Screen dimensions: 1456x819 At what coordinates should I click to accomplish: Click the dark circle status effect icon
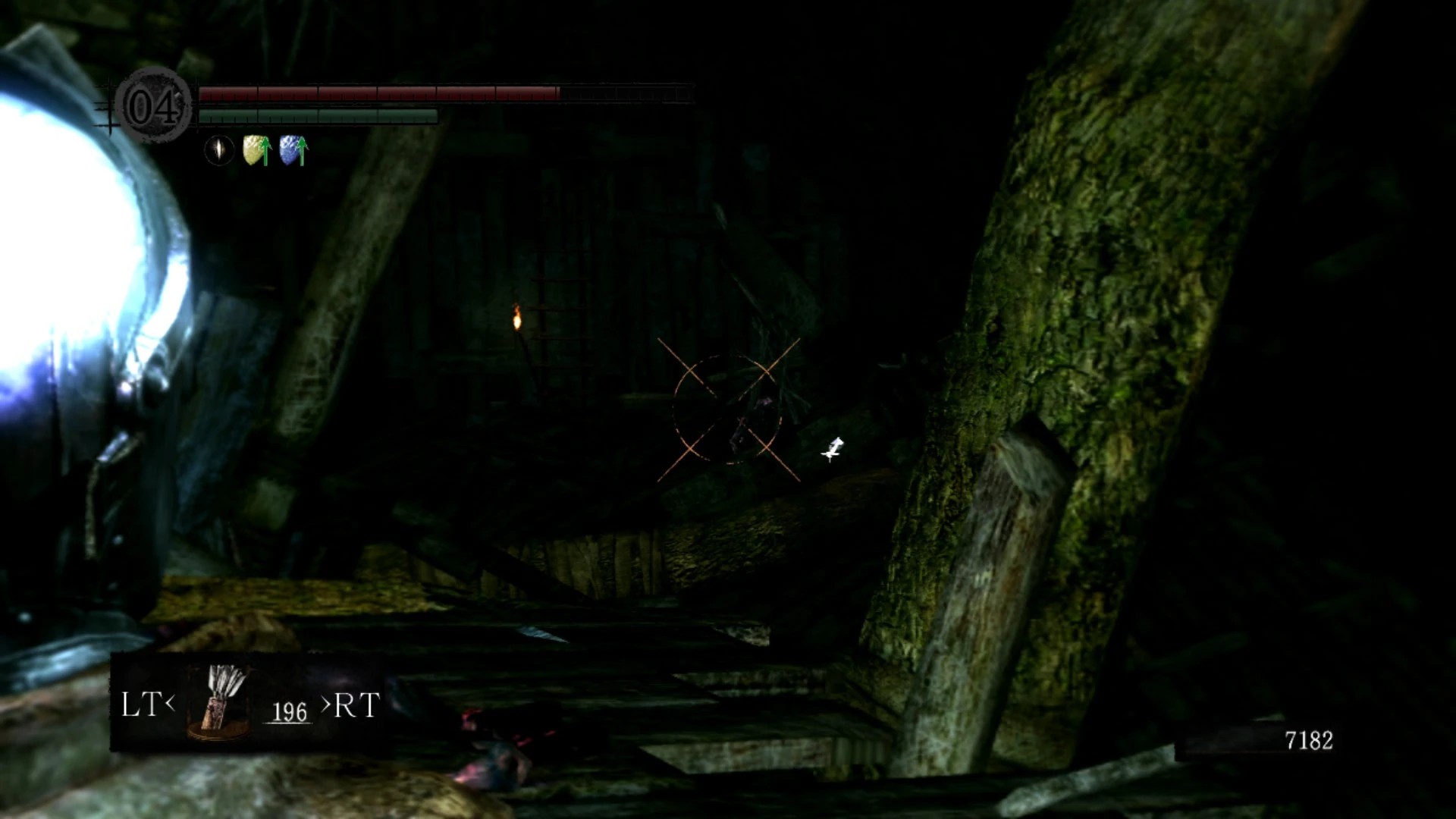pos(219,150)
